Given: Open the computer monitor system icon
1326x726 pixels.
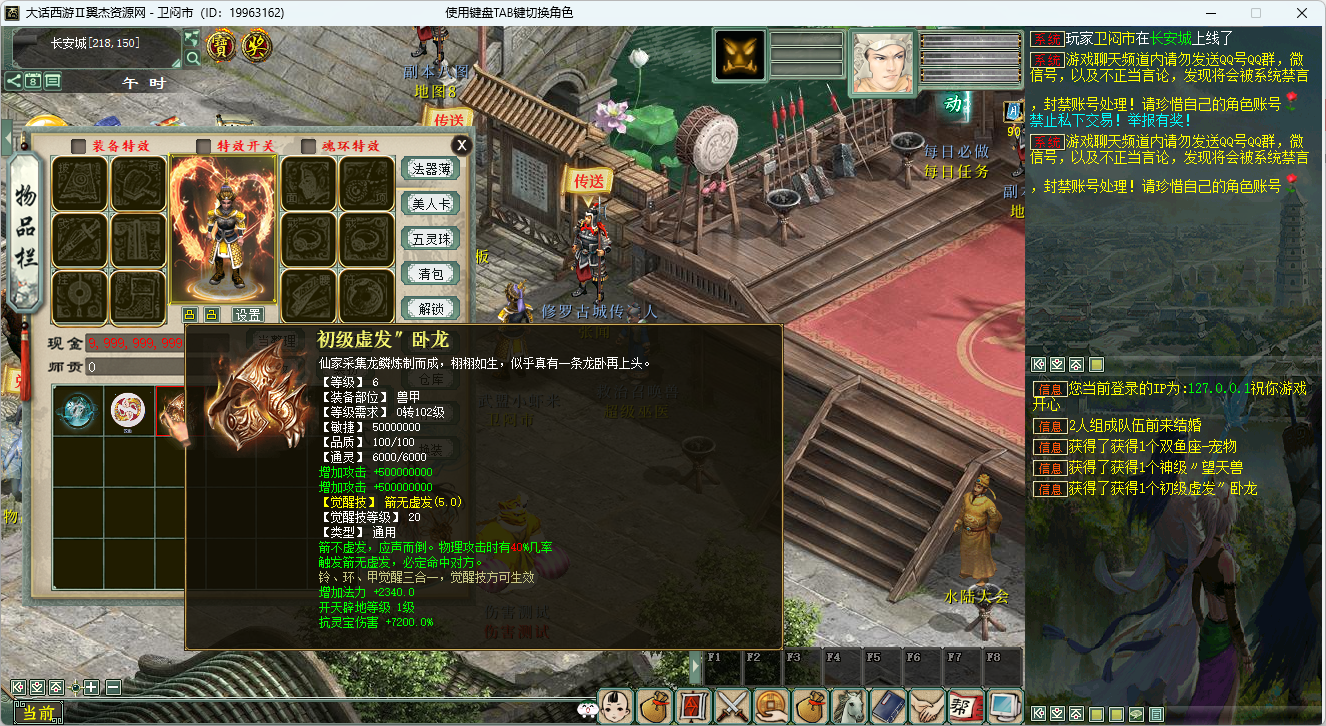Looking at the screenshot, I should pyautogui.click(x=1003, y=706).
